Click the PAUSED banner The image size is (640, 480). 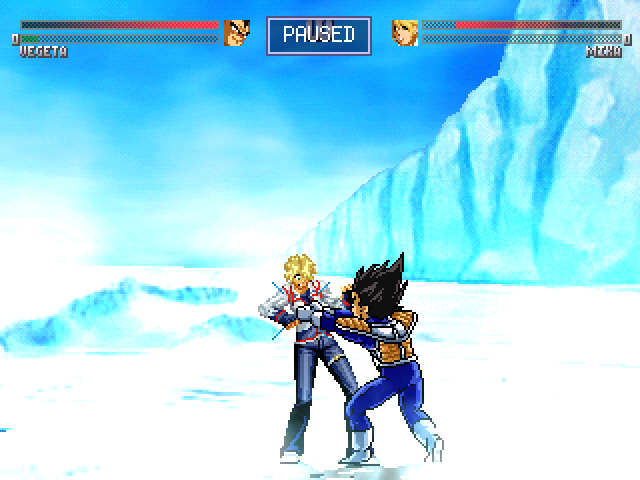[319, 34]
